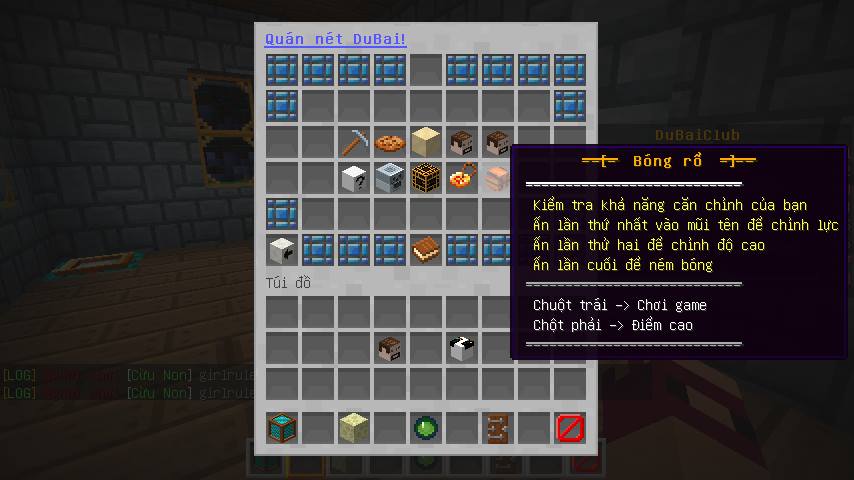
Task: Click the white back-arrow head button
Action: (x=282, y=250)
